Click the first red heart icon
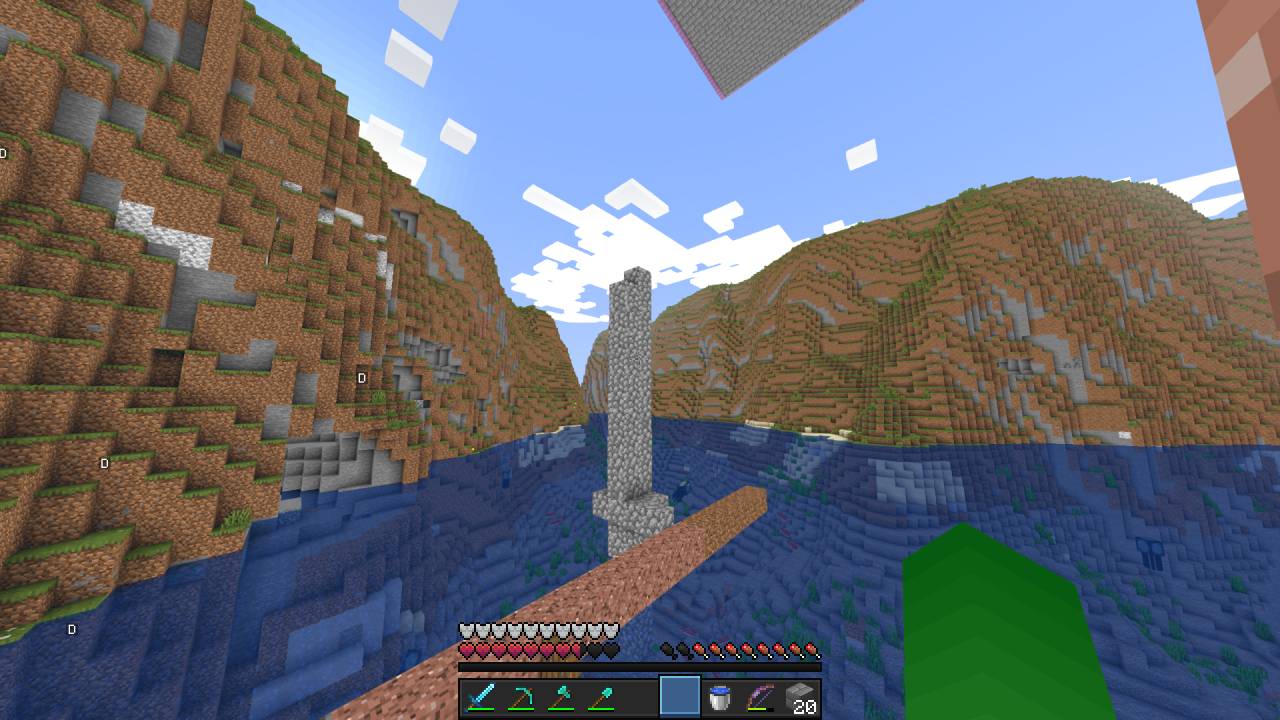This screenshot has width=1280, height=720. 466,649
